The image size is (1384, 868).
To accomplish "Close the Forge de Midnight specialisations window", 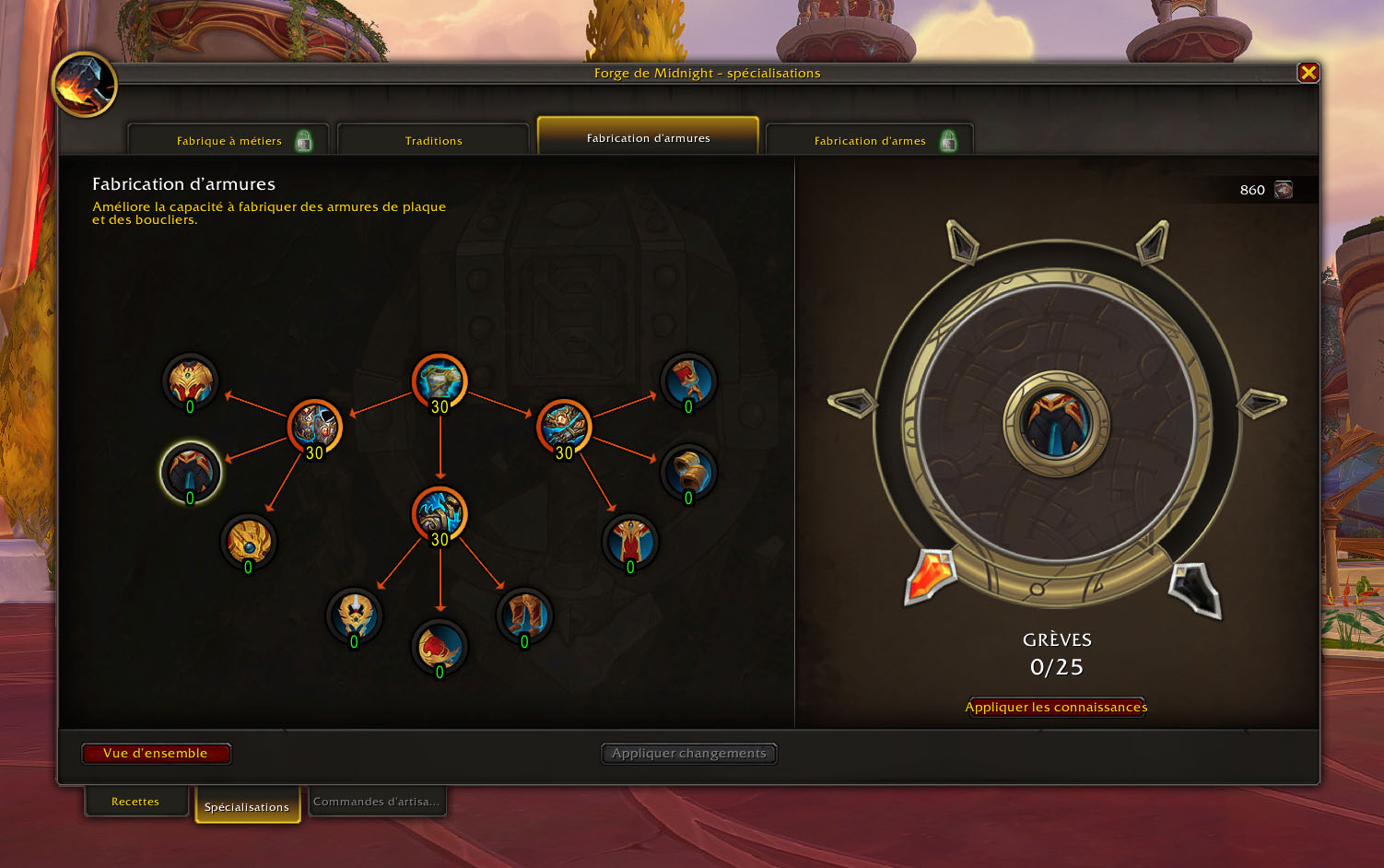I will click(1308, 73).
